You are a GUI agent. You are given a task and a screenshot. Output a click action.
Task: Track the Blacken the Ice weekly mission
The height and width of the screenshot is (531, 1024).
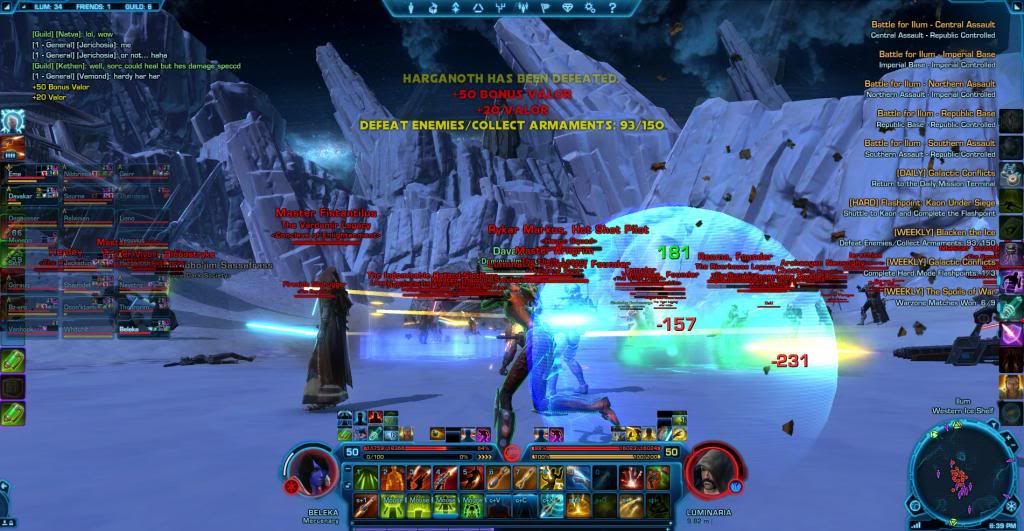935,233
